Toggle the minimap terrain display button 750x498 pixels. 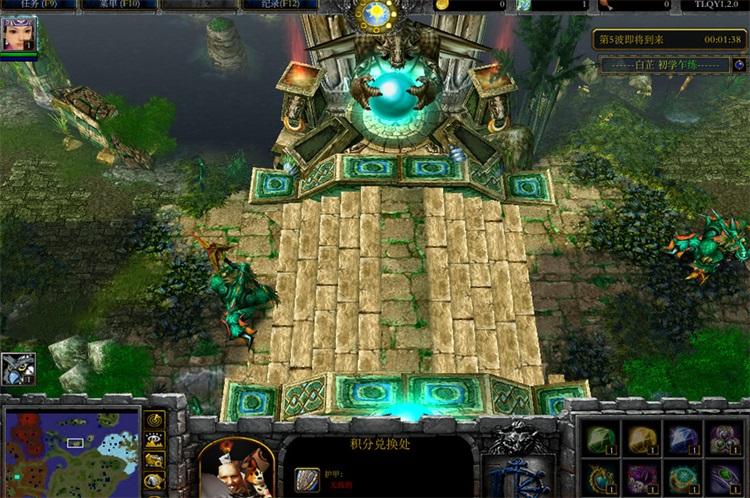pos(155,440)
